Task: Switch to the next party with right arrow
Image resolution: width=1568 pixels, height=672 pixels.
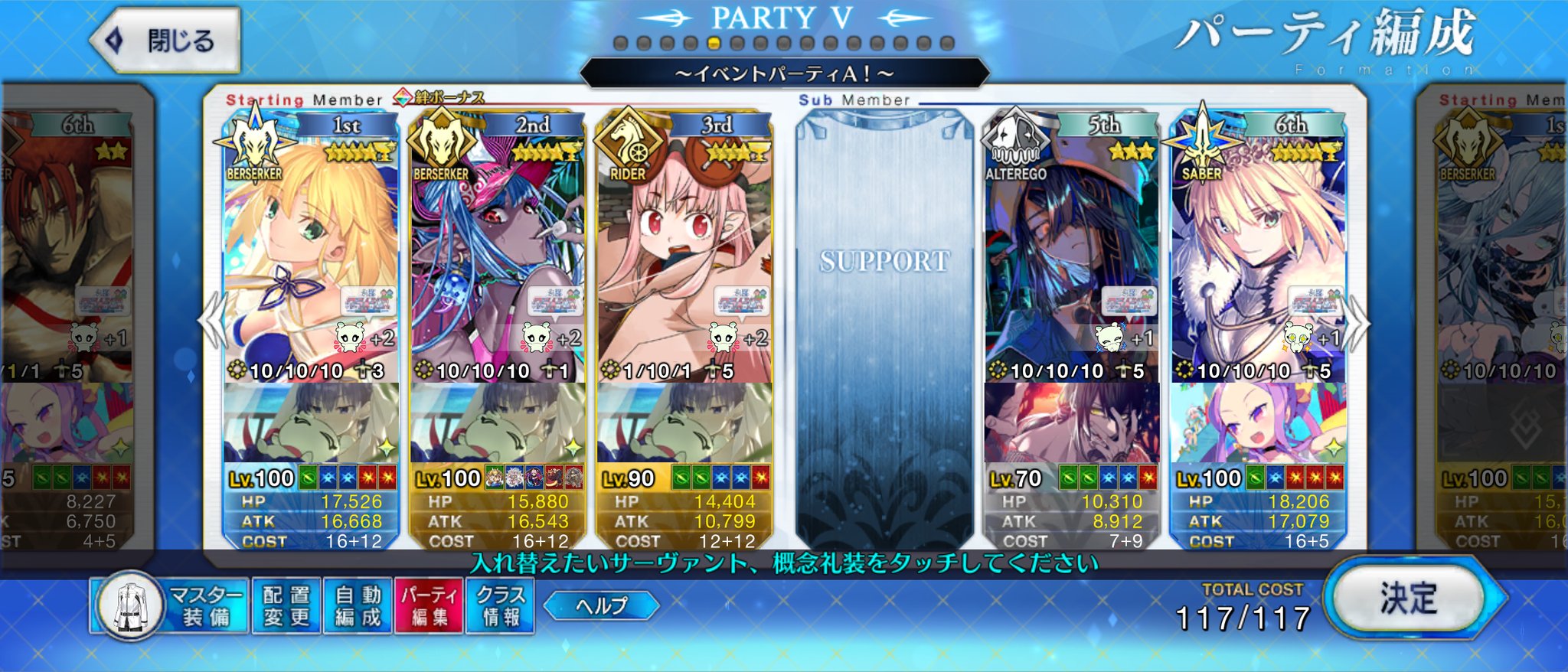Action: [x=1357, y=321]
